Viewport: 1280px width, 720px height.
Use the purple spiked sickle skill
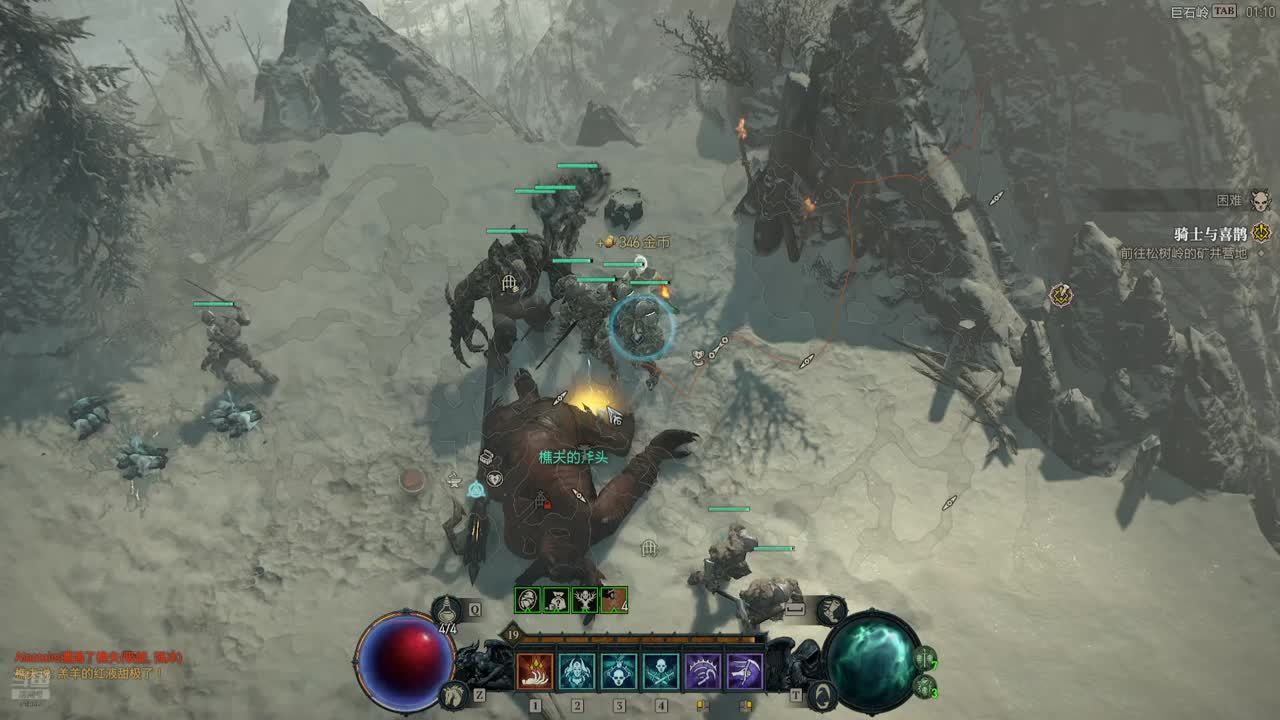click(703, 671)
